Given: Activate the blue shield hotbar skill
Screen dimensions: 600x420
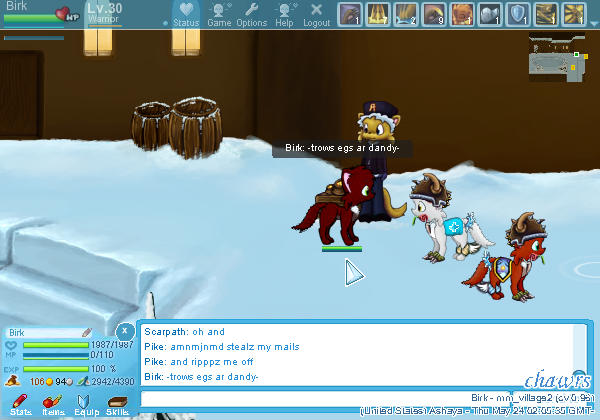Looking at the screenshot, I should [519, 14].
